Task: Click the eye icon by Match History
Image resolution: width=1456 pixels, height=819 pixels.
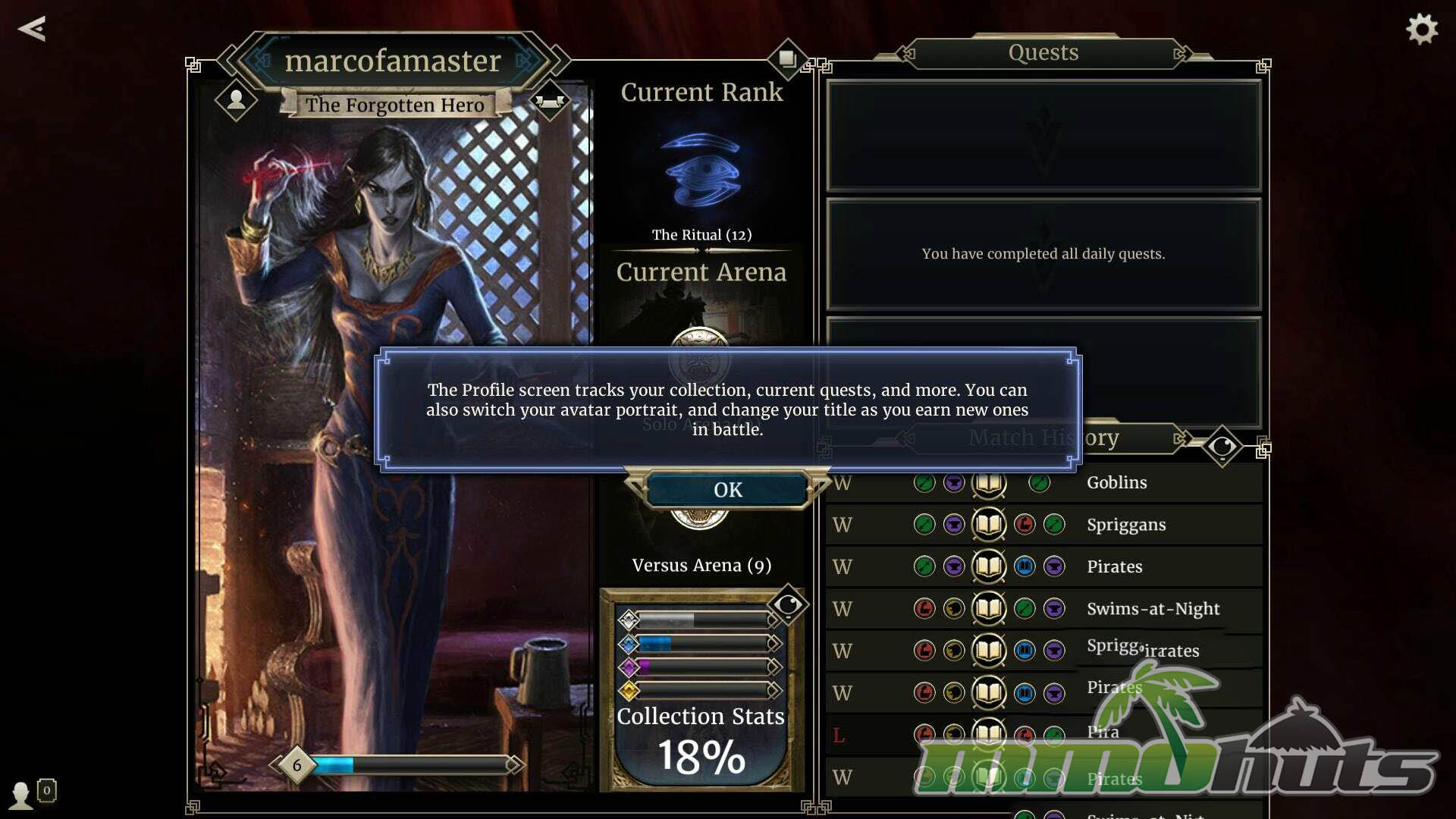Action: point(1222,447)
